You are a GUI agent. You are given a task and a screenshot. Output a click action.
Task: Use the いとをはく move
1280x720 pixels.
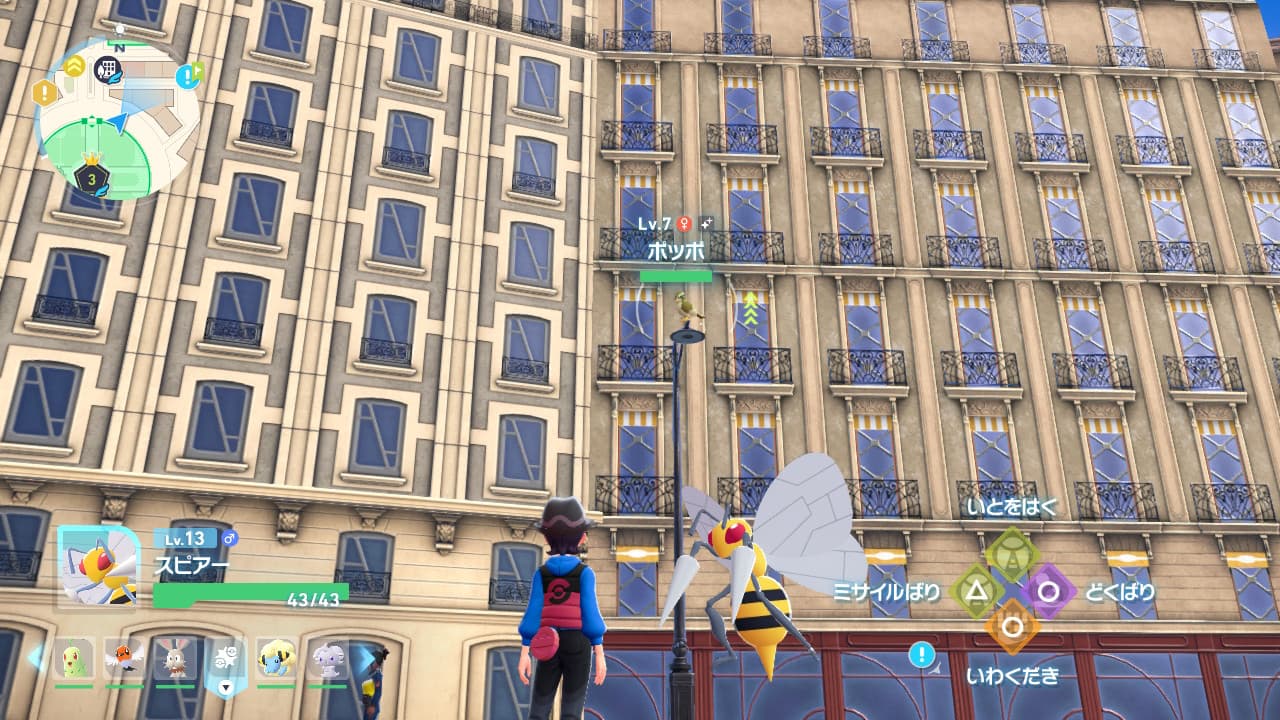pyautogui.click(x=1012, y=553)
